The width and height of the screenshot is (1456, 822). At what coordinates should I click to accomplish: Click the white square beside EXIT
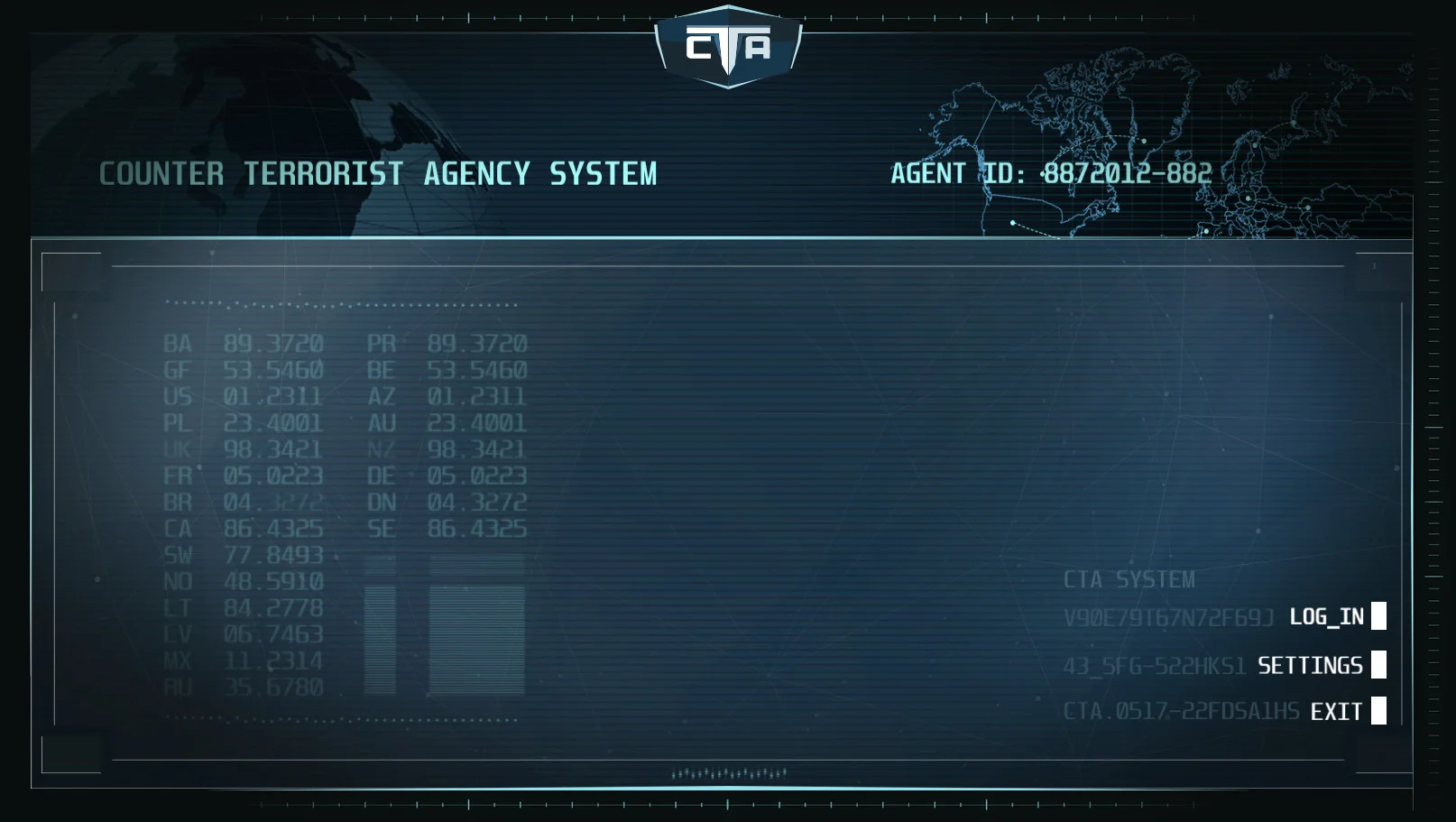coord(1378,712)
